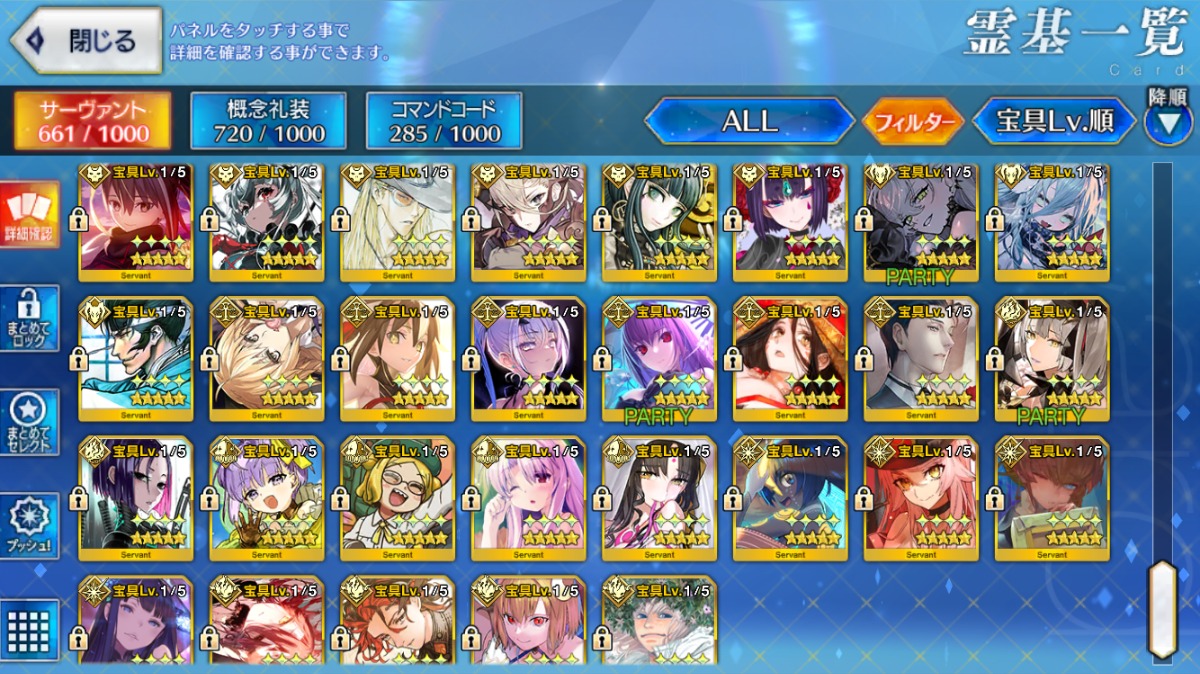Change the grid display size icon

click(x=30, y=628)
